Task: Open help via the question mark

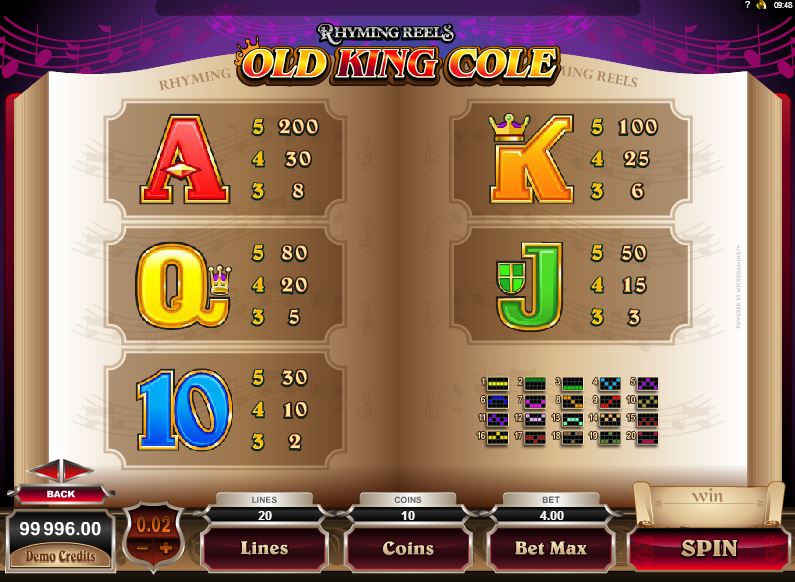Action: coord(746,5)
